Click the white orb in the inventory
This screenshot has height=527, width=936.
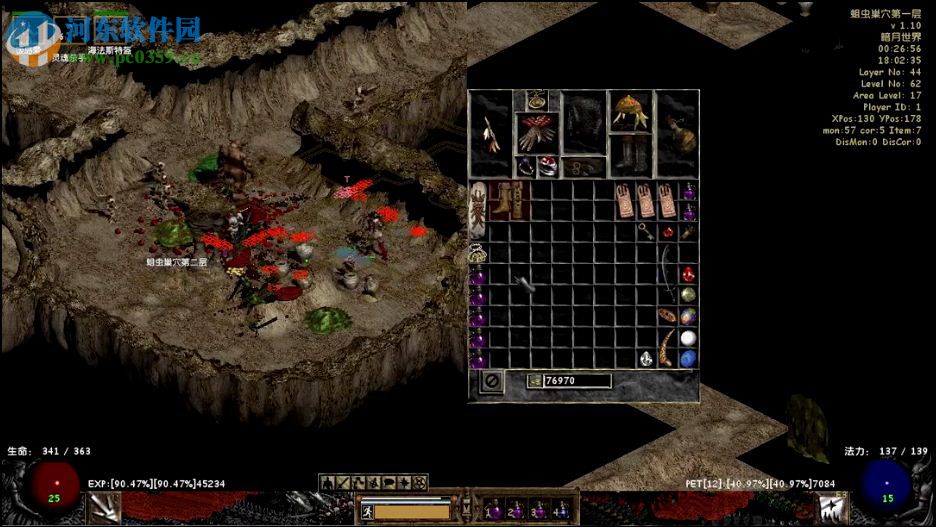688,337
